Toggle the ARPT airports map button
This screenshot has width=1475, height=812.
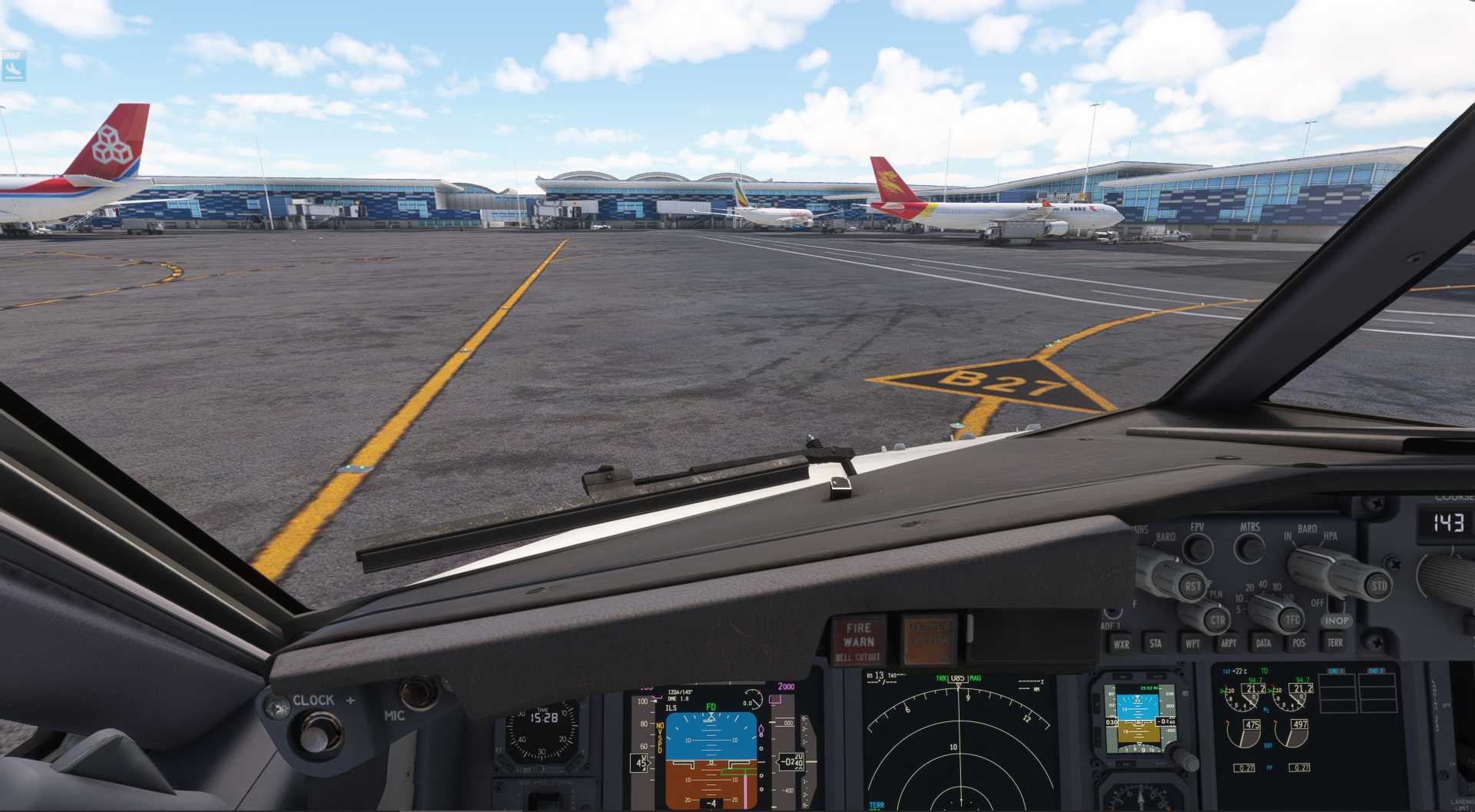1228,643
